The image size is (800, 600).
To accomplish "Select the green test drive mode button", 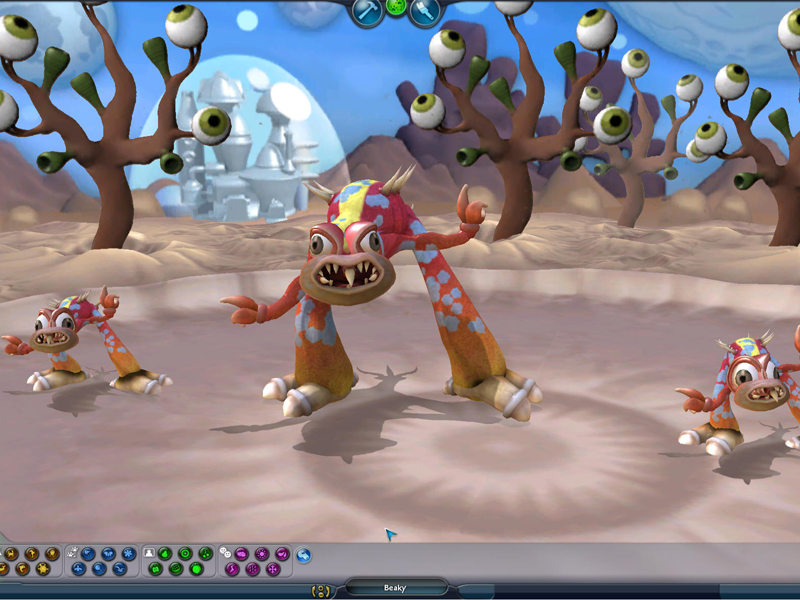I will (396, 8).
